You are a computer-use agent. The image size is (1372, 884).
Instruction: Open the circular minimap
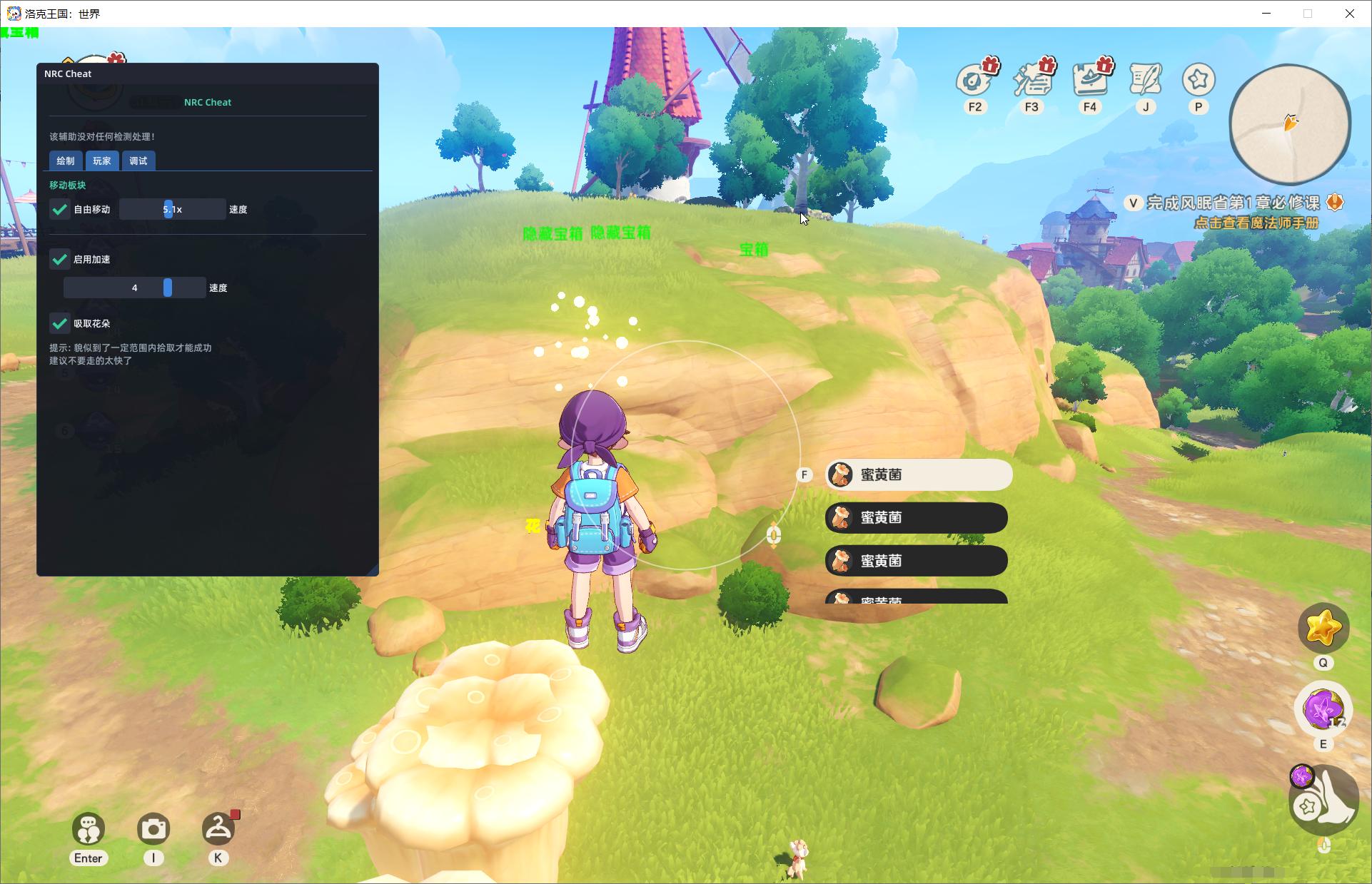coord(1290,124)
